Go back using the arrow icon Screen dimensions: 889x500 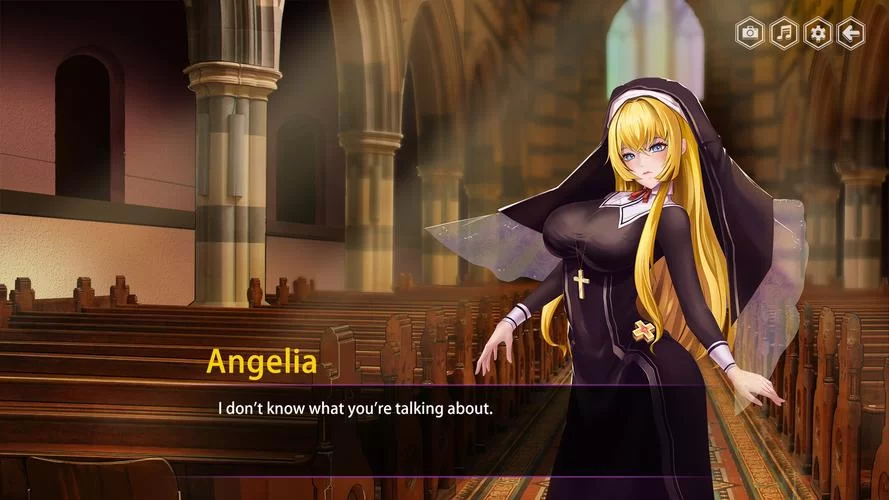click(x=851, y=34)
